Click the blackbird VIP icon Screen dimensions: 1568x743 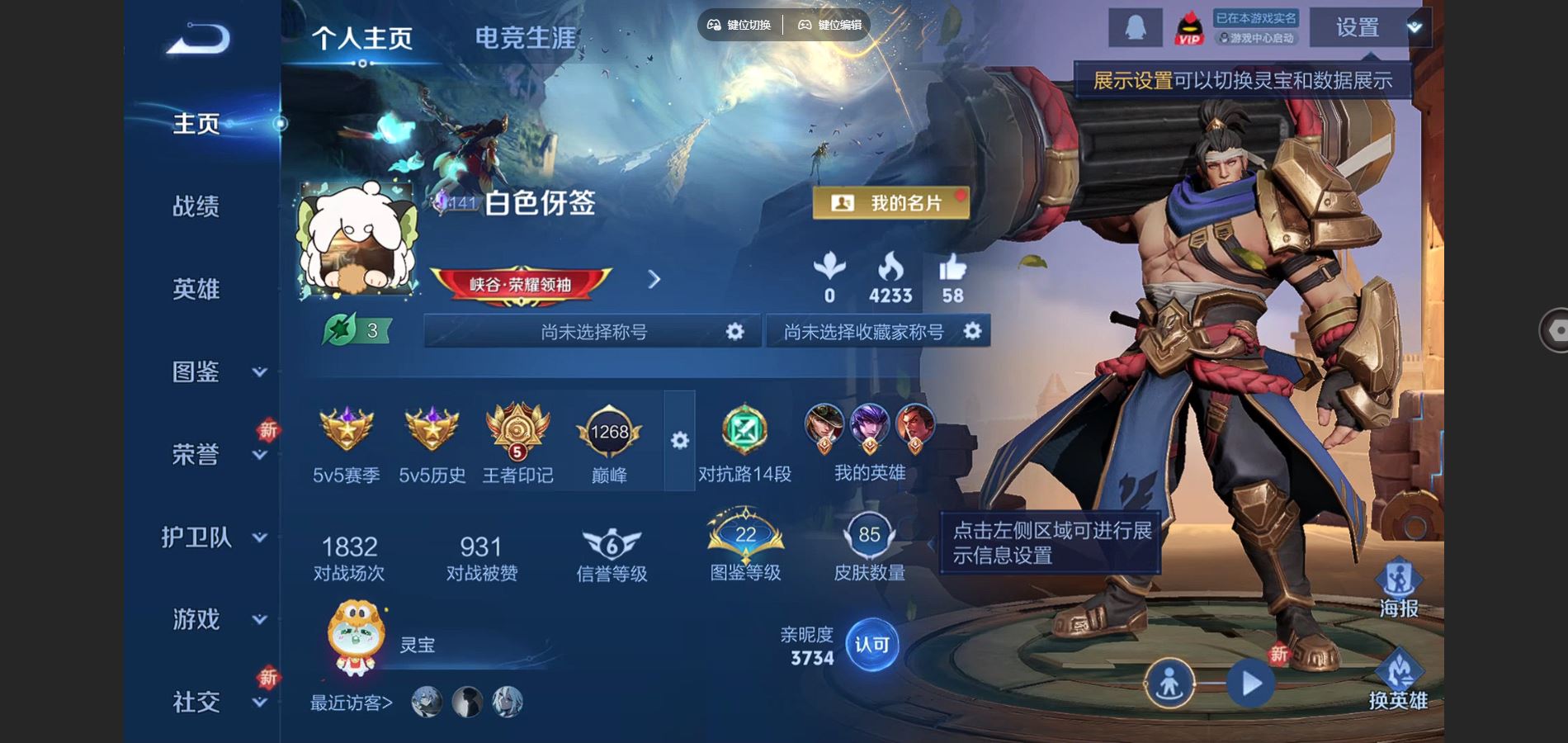[x=1188, y=28]
